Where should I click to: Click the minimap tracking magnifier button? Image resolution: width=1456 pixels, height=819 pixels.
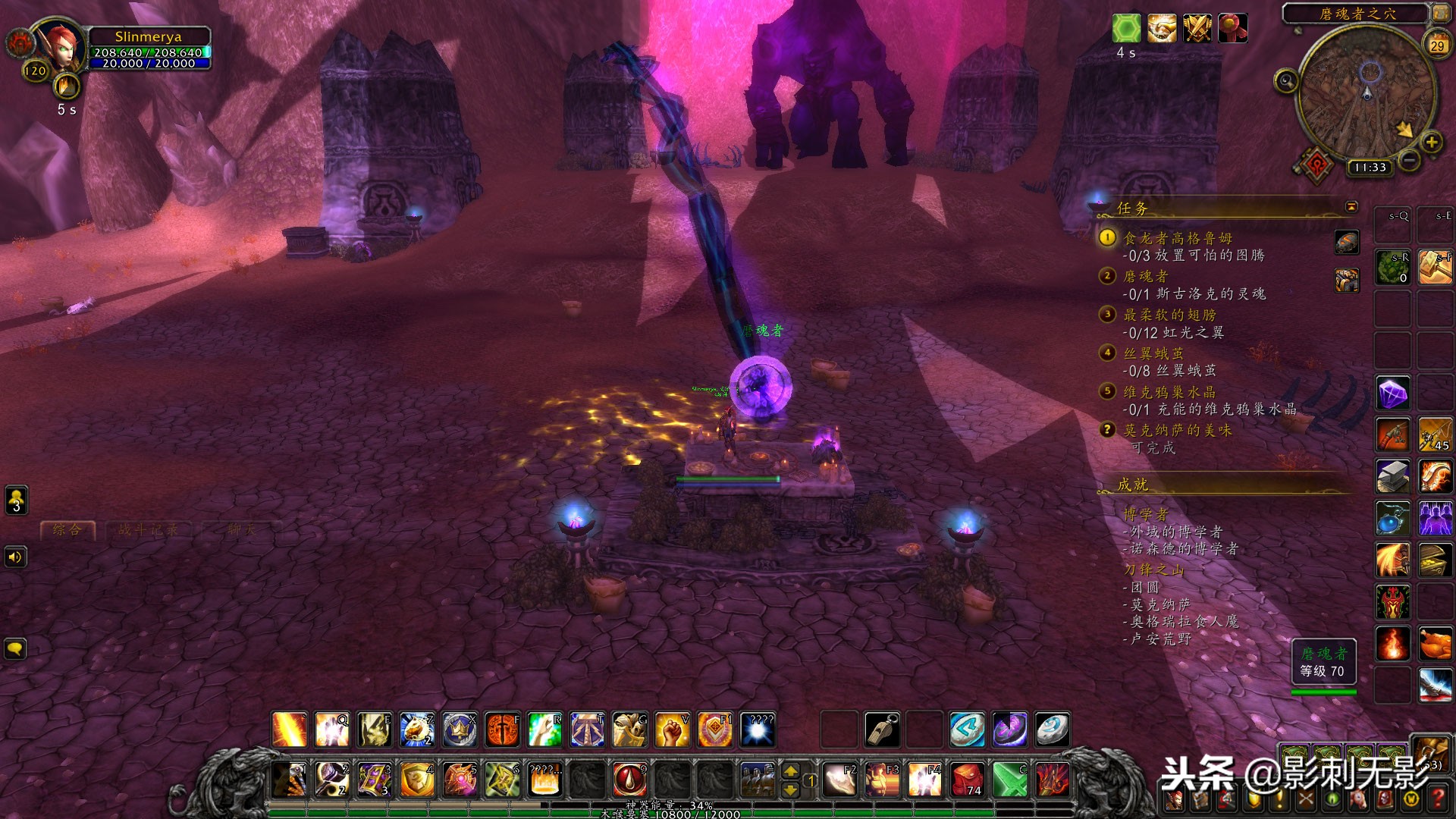[1286, 80]
